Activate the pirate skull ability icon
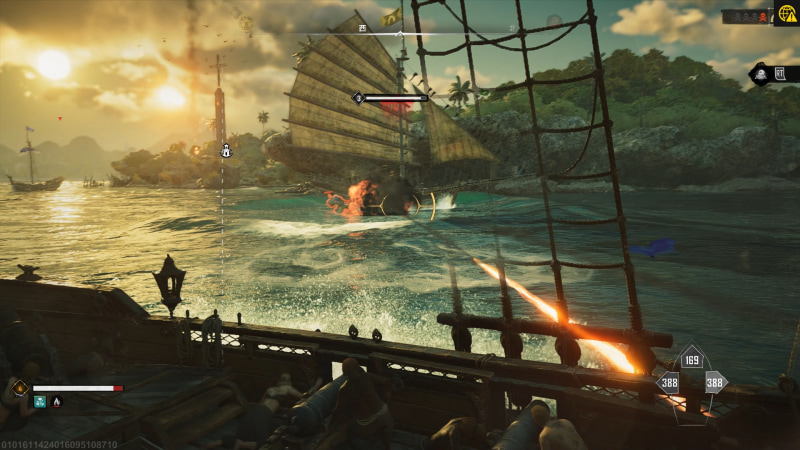This screenshot has height=450, width=800. tap(759, 74)
